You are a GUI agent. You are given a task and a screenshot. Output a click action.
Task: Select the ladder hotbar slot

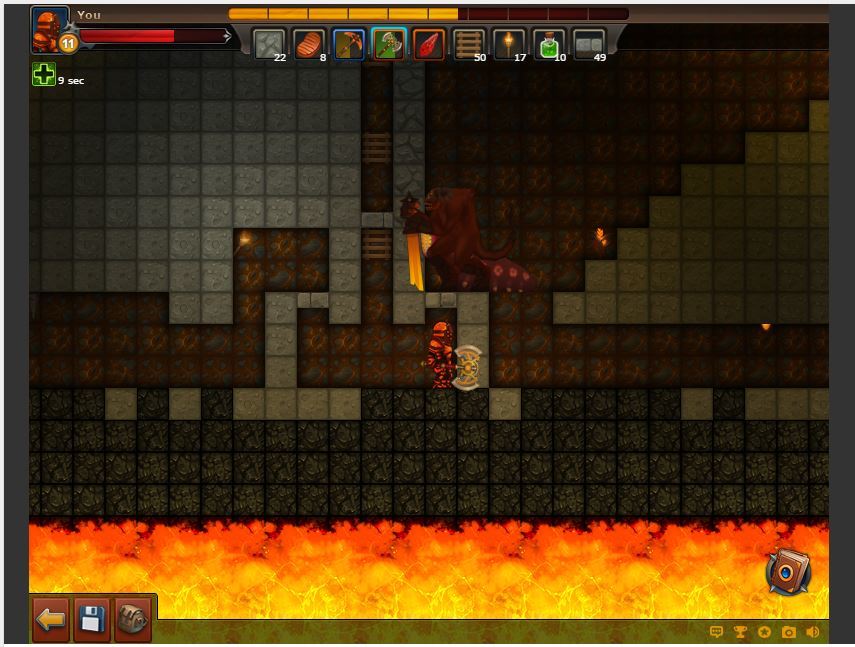pyautogui.click(x=469, y=44)
